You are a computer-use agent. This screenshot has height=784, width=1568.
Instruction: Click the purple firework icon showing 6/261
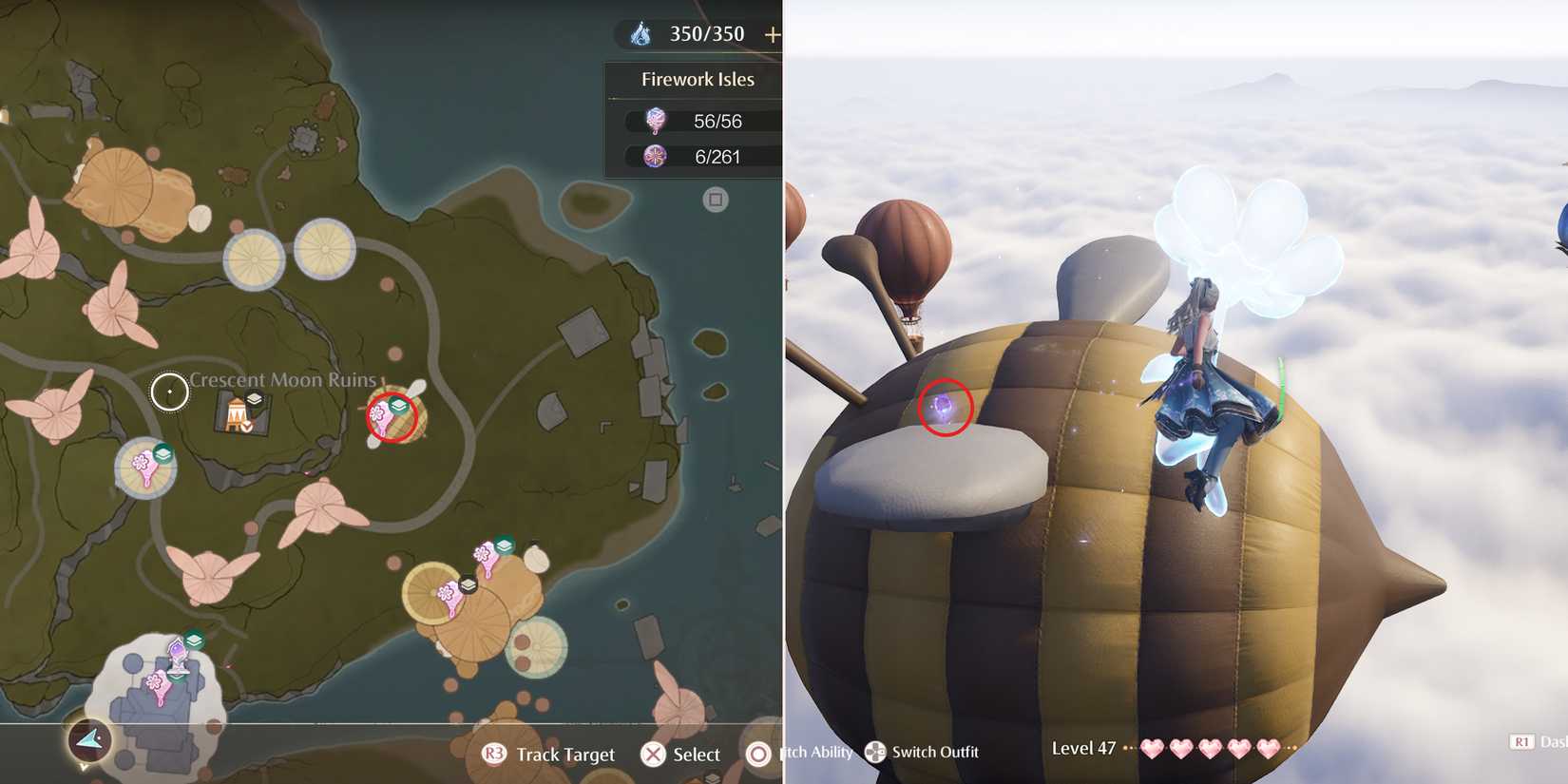click(x=654, y=155)
